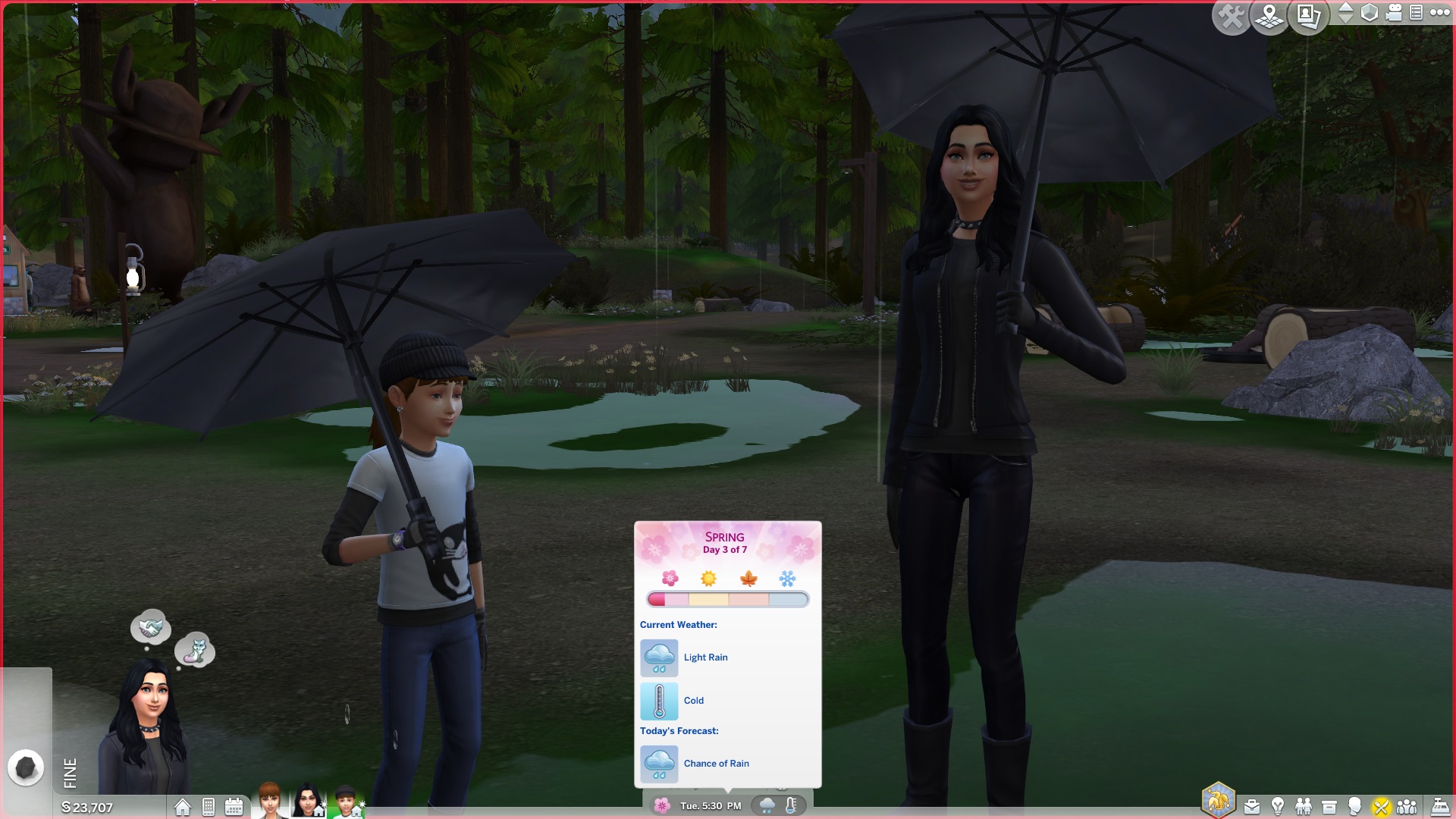Open the Map View icon
This screenshot has width=1456, height=819.
pyautogui.click(x=1268, y=13)
